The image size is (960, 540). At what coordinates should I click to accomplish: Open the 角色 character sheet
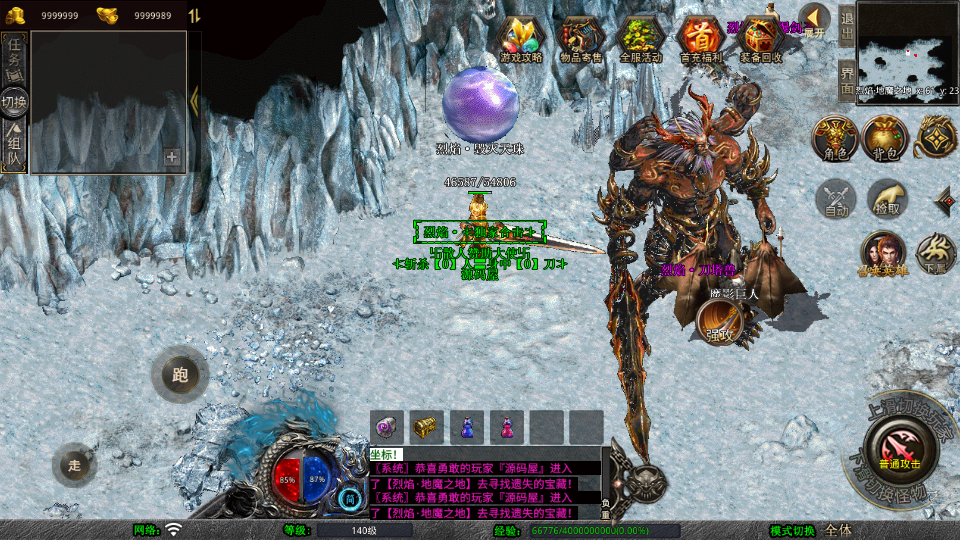pyautogui.click(x=835, y=139)
